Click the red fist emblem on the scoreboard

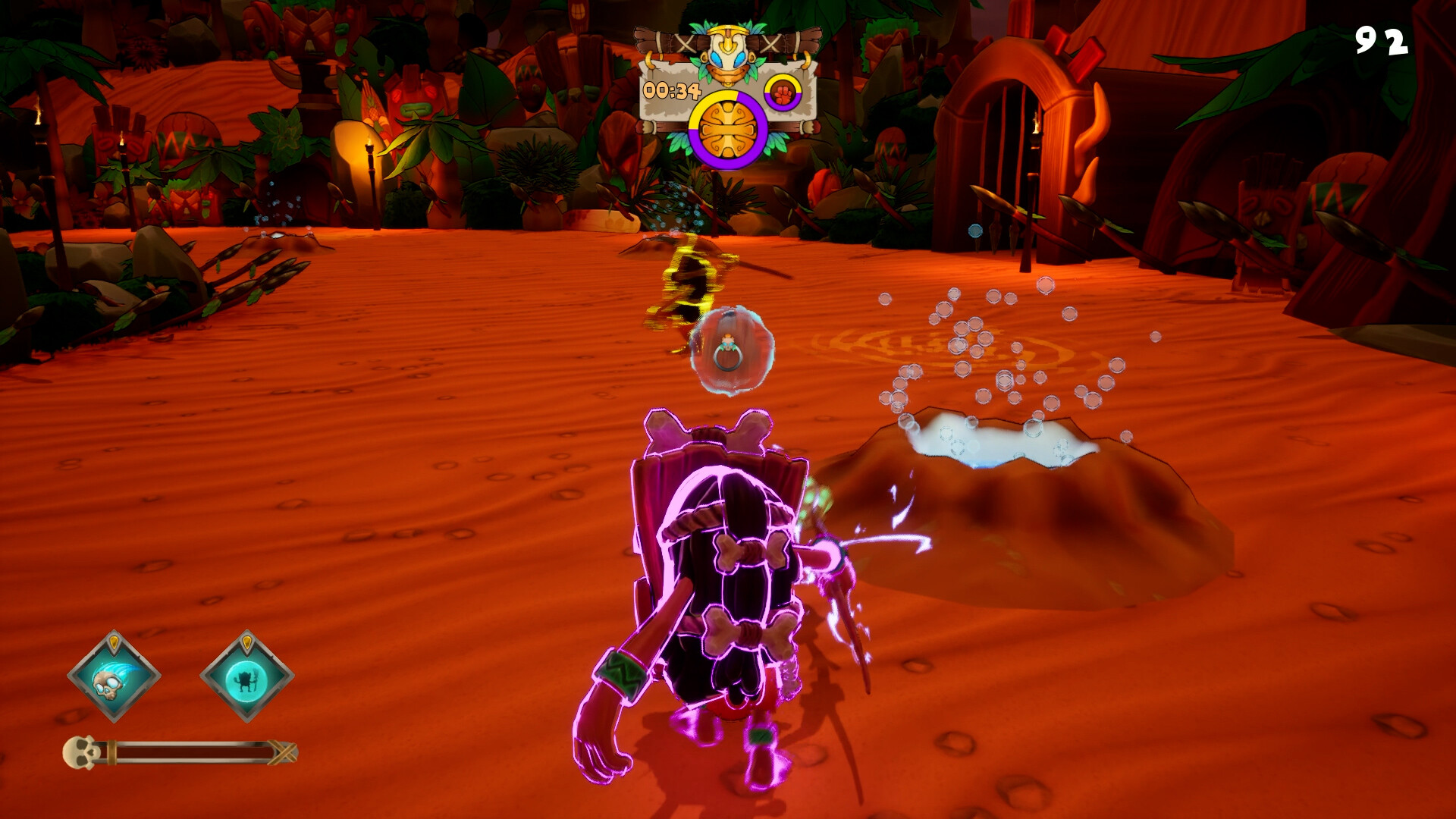click(x=781, y=93)
